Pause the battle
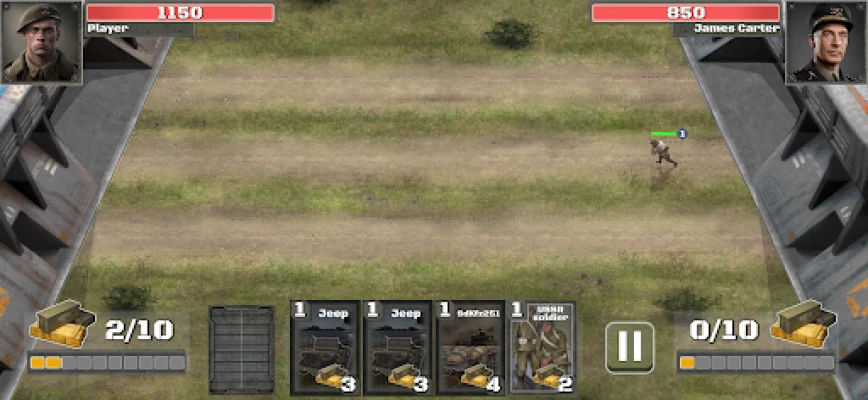This screenshot has width=868, height=400. [x=630, y=347]
